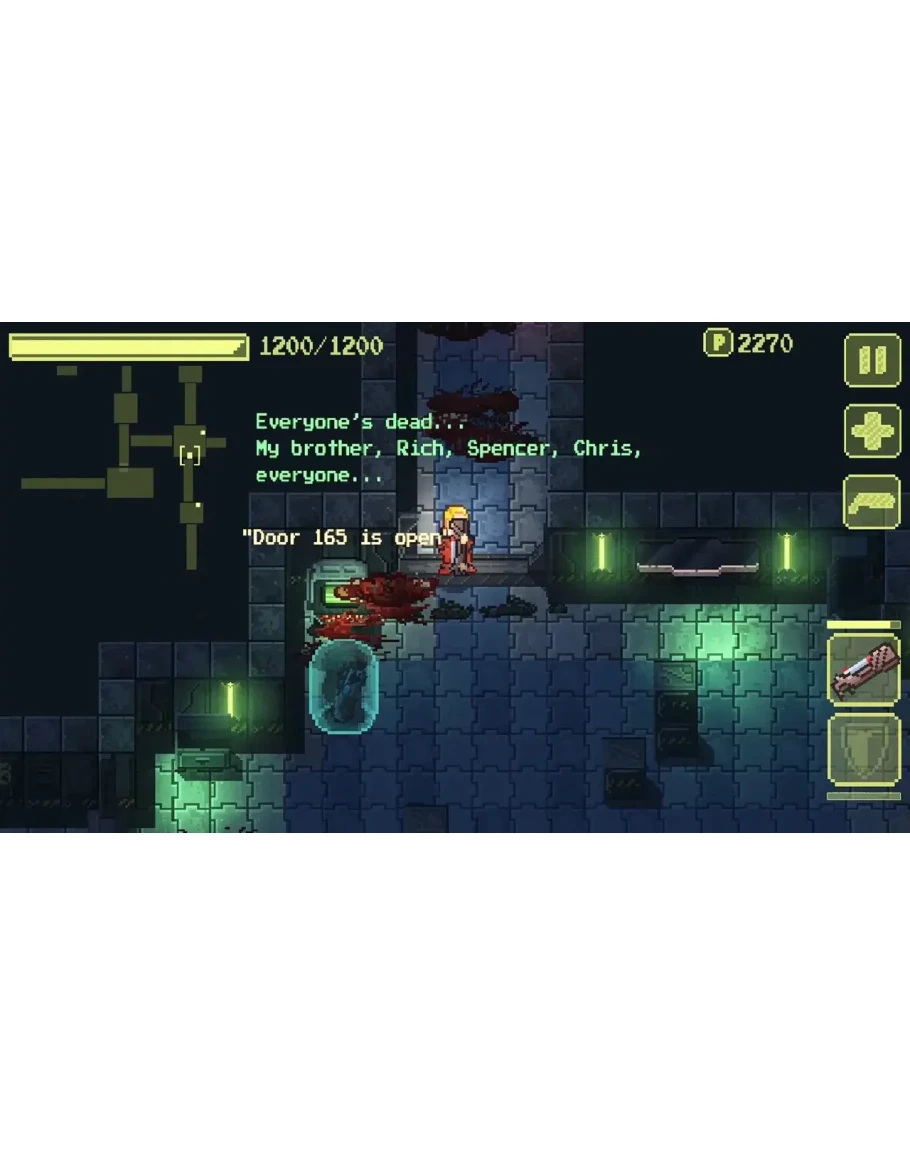The width and height of the screenshot is (910, 1155).
Task: Open the gun-shaped weapon button
Action: (x=872, y=502)
